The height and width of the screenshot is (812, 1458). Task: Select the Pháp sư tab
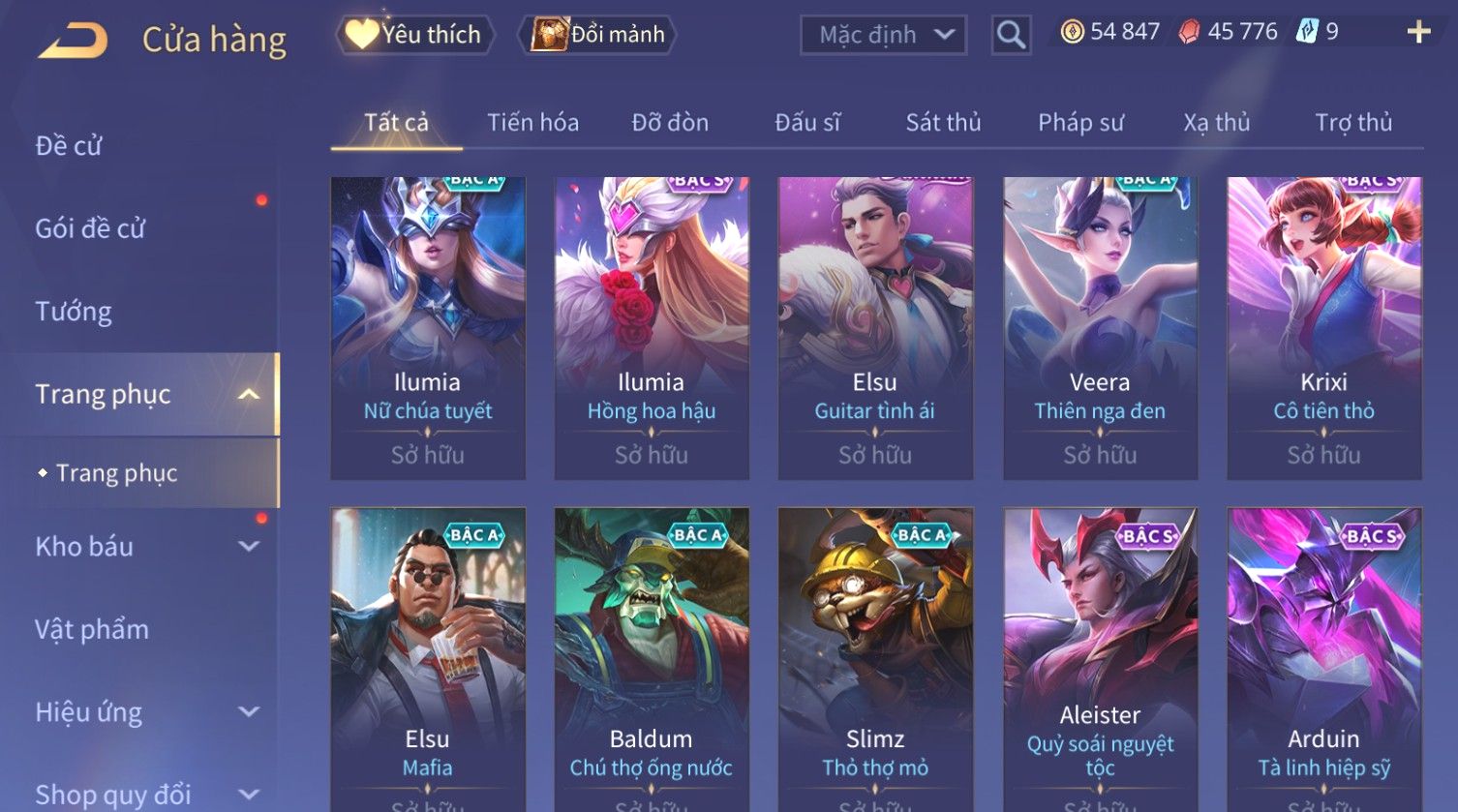[1080, 123]
